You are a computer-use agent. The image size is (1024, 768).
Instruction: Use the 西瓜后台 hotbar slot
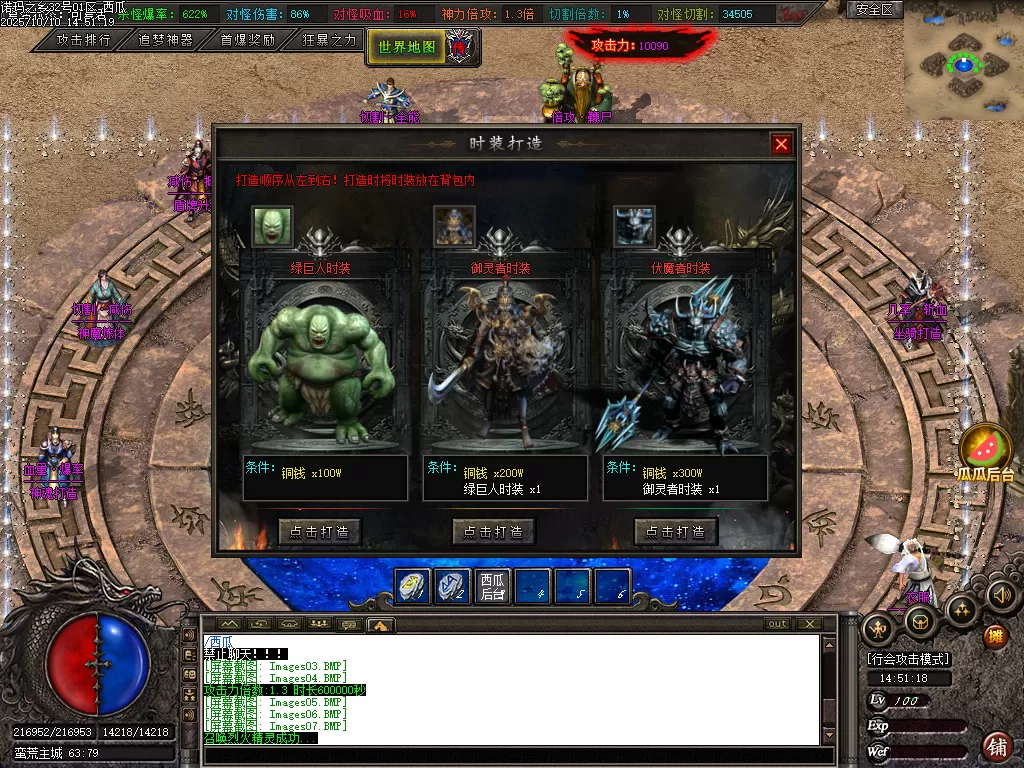pos(493,586)
